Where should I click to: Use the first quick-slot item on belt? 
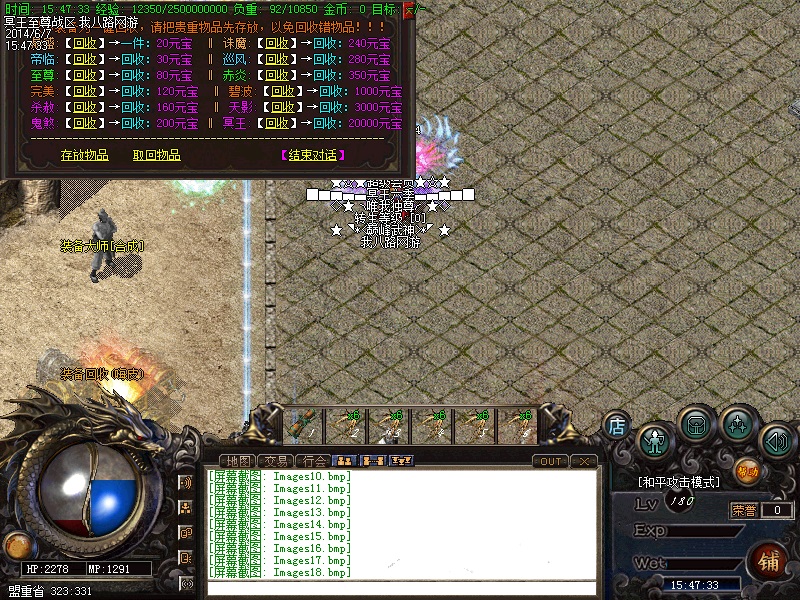coord(303,426)
